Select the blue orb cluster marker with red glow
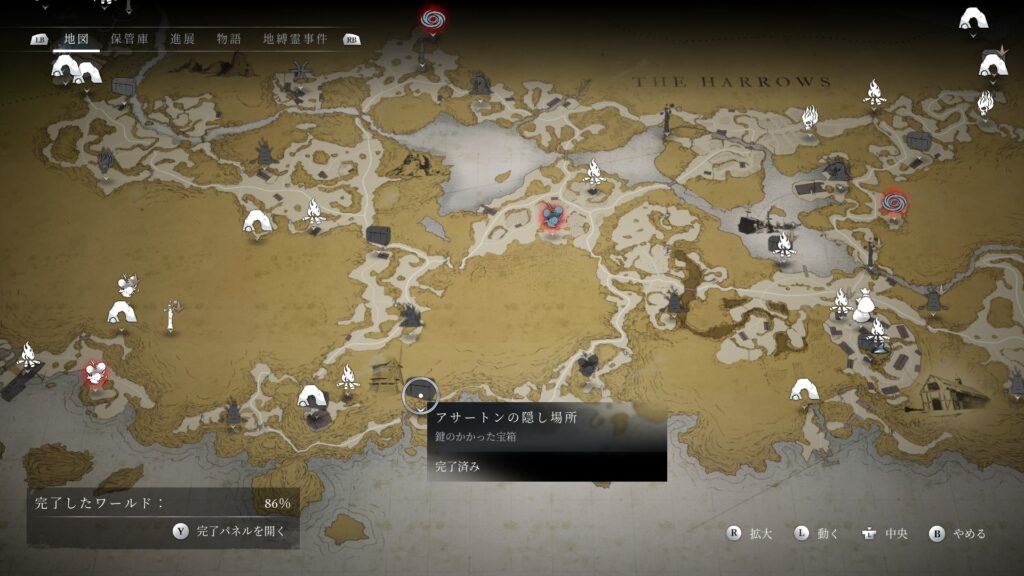 pyautogui.click(x=552, y=215)
